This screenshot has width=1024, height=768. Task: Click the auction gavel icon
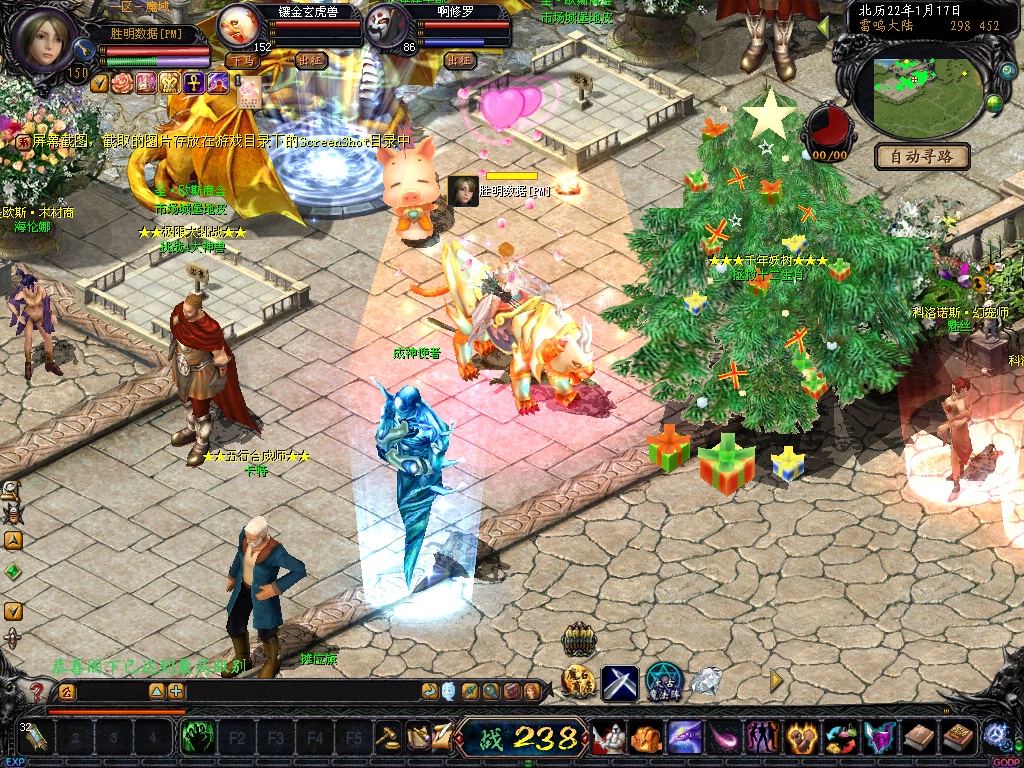coord(387,737)
